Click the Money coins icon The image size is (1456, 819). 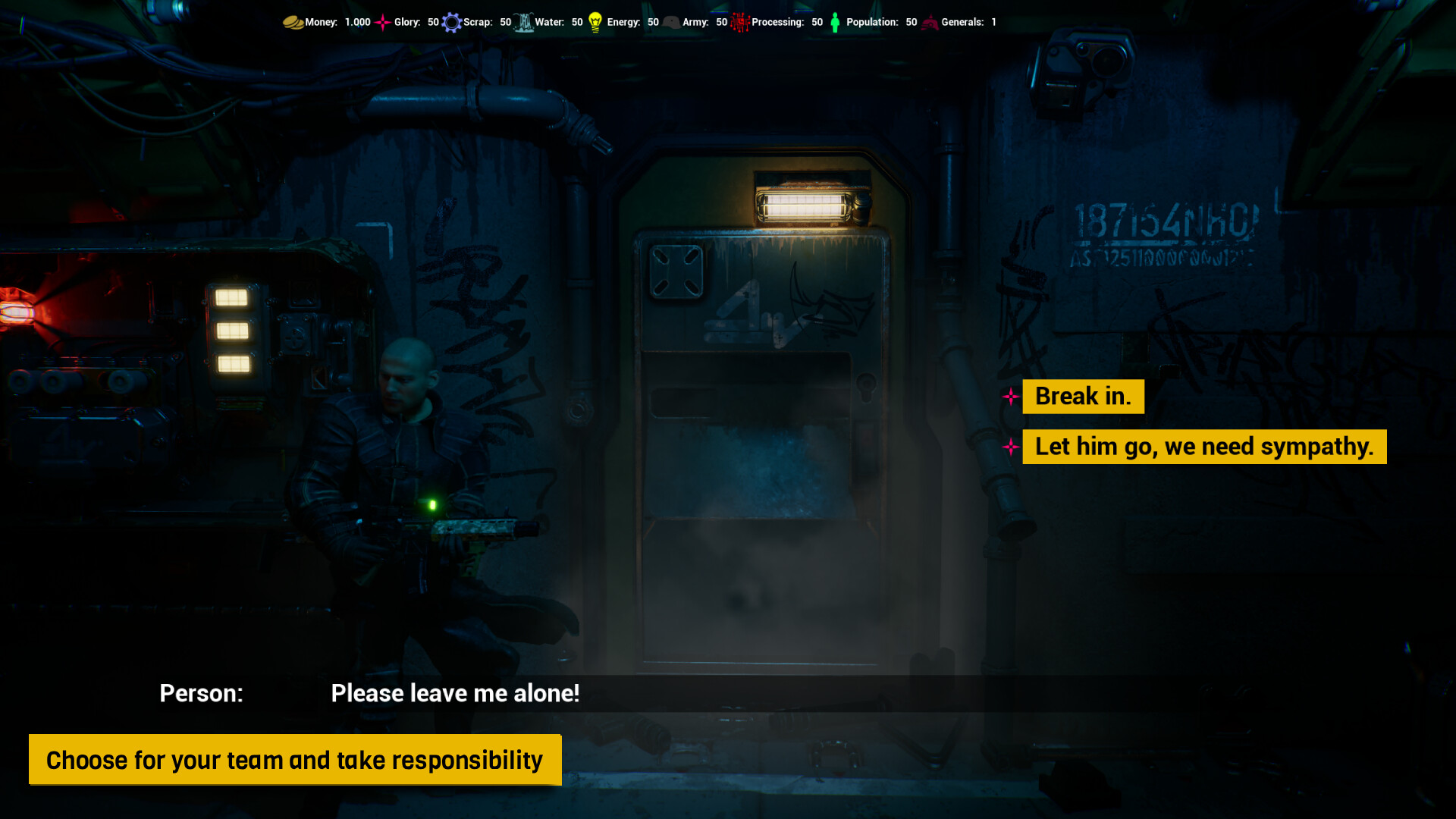click(294, 22)
